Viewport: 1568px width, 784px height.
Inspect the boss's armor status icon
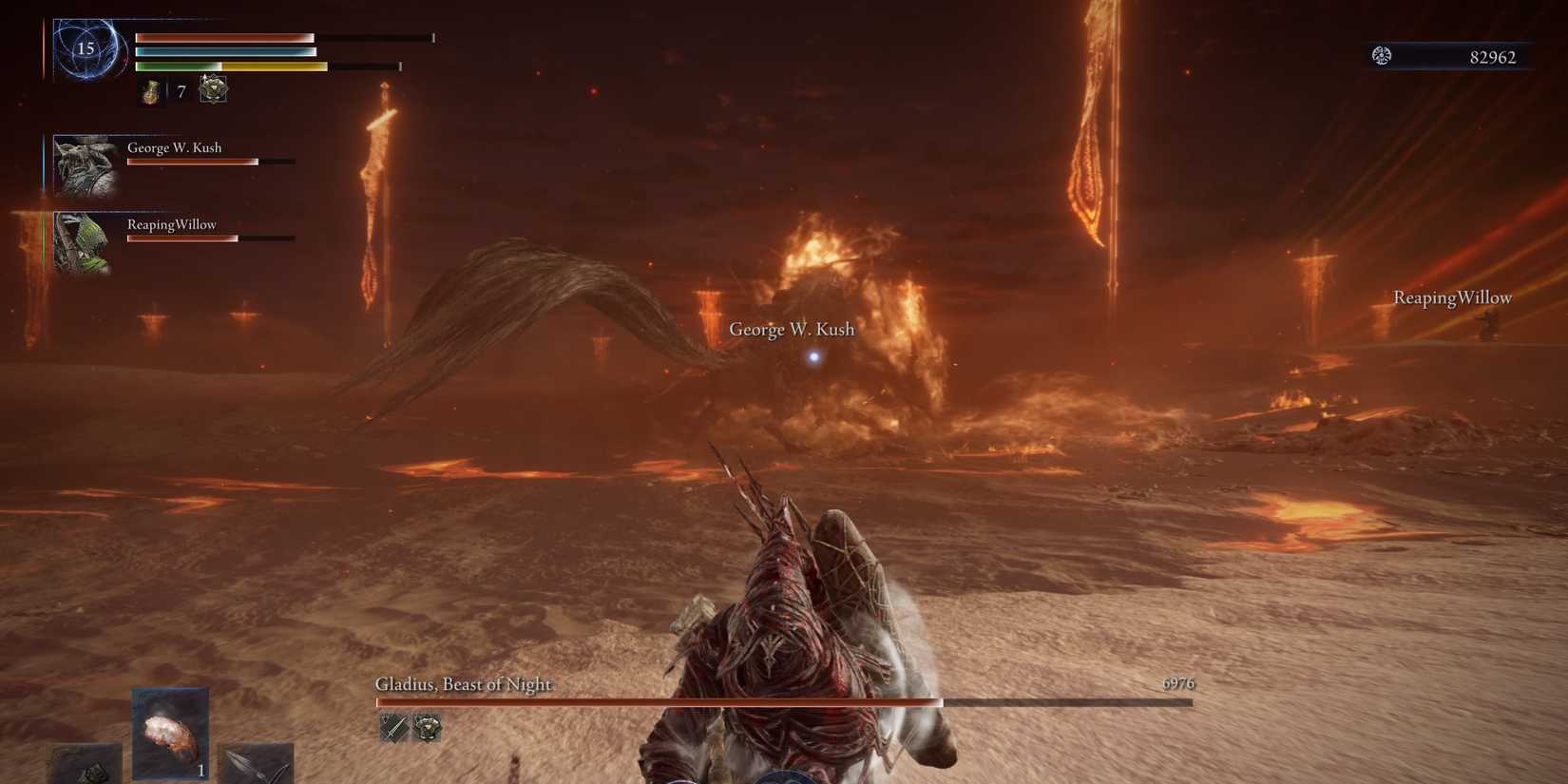(x=428, y=728)
